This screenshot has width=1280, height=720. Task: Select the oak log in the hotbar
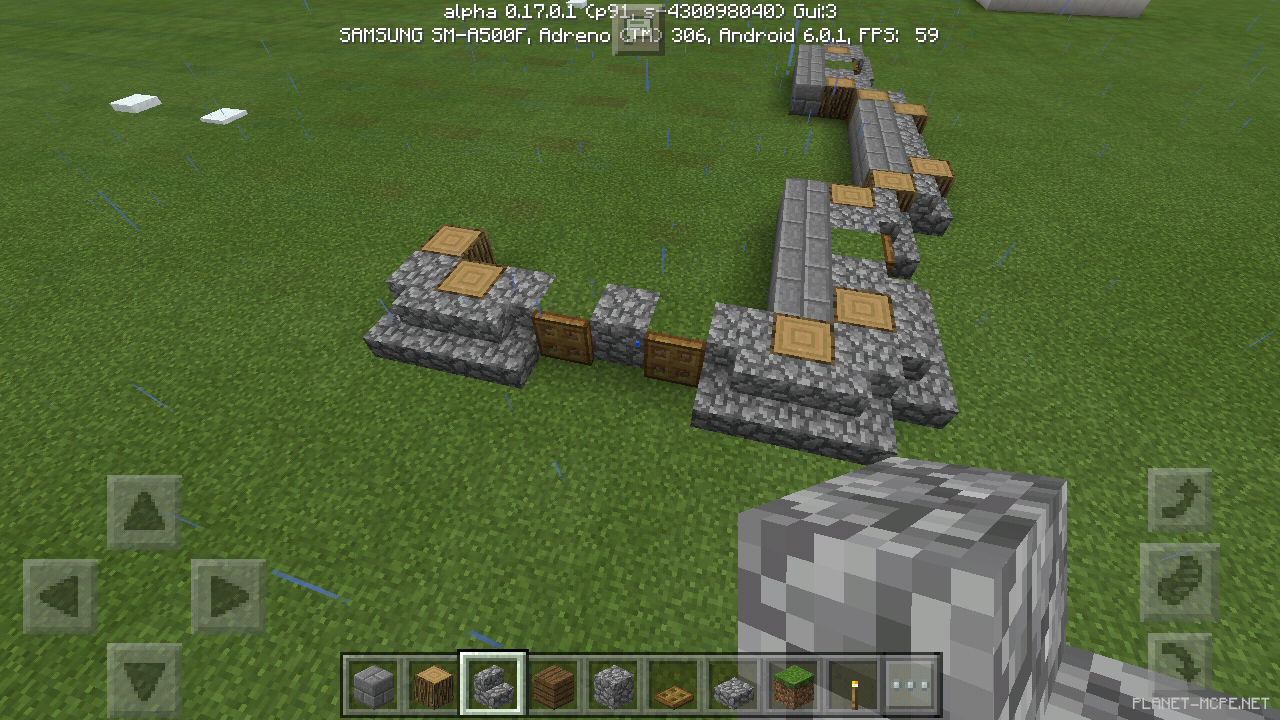tap(433, 684)
